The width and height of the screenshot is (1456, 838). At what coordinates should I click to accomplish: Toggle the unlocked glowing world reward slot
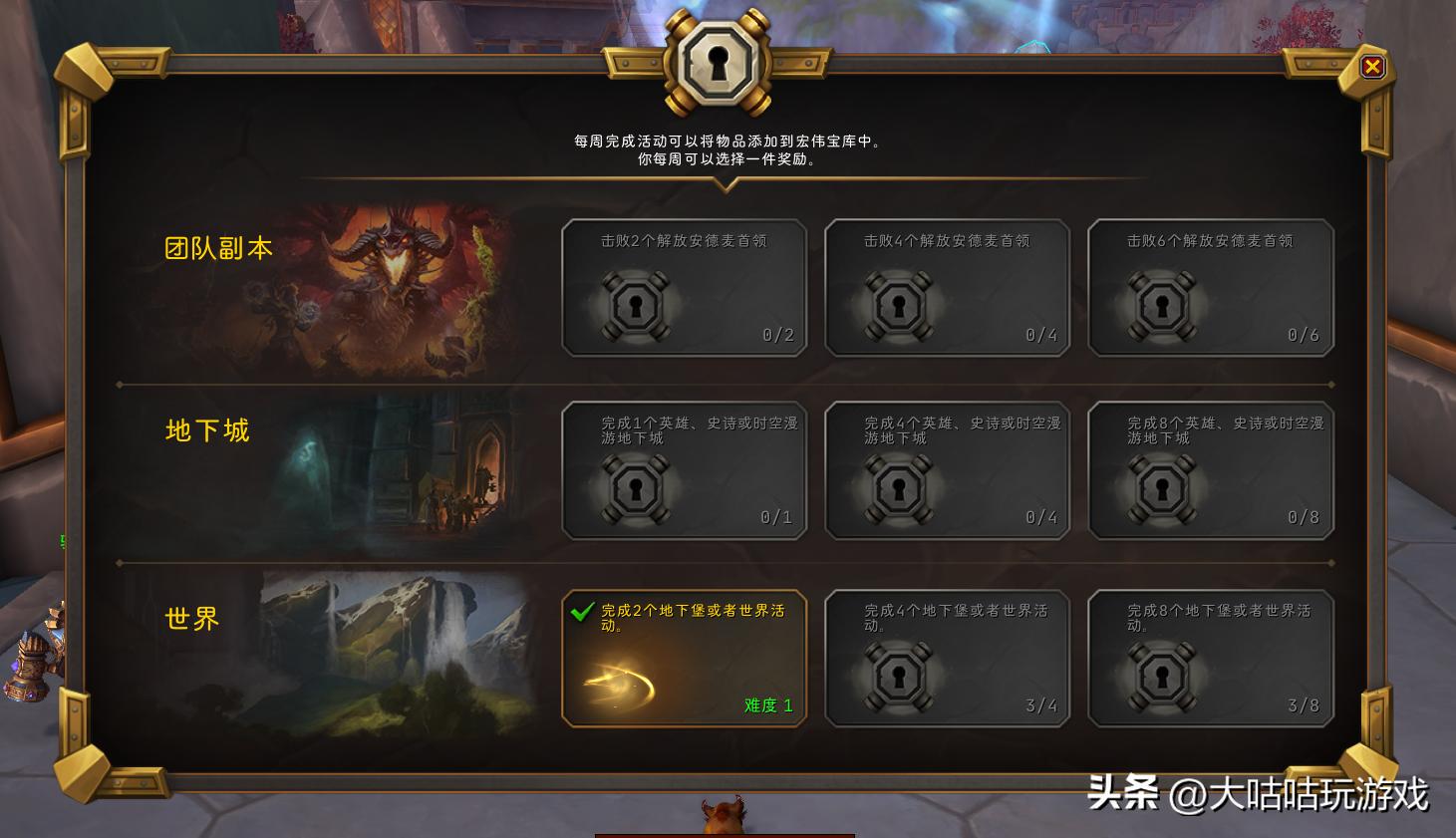pos(685,658)
